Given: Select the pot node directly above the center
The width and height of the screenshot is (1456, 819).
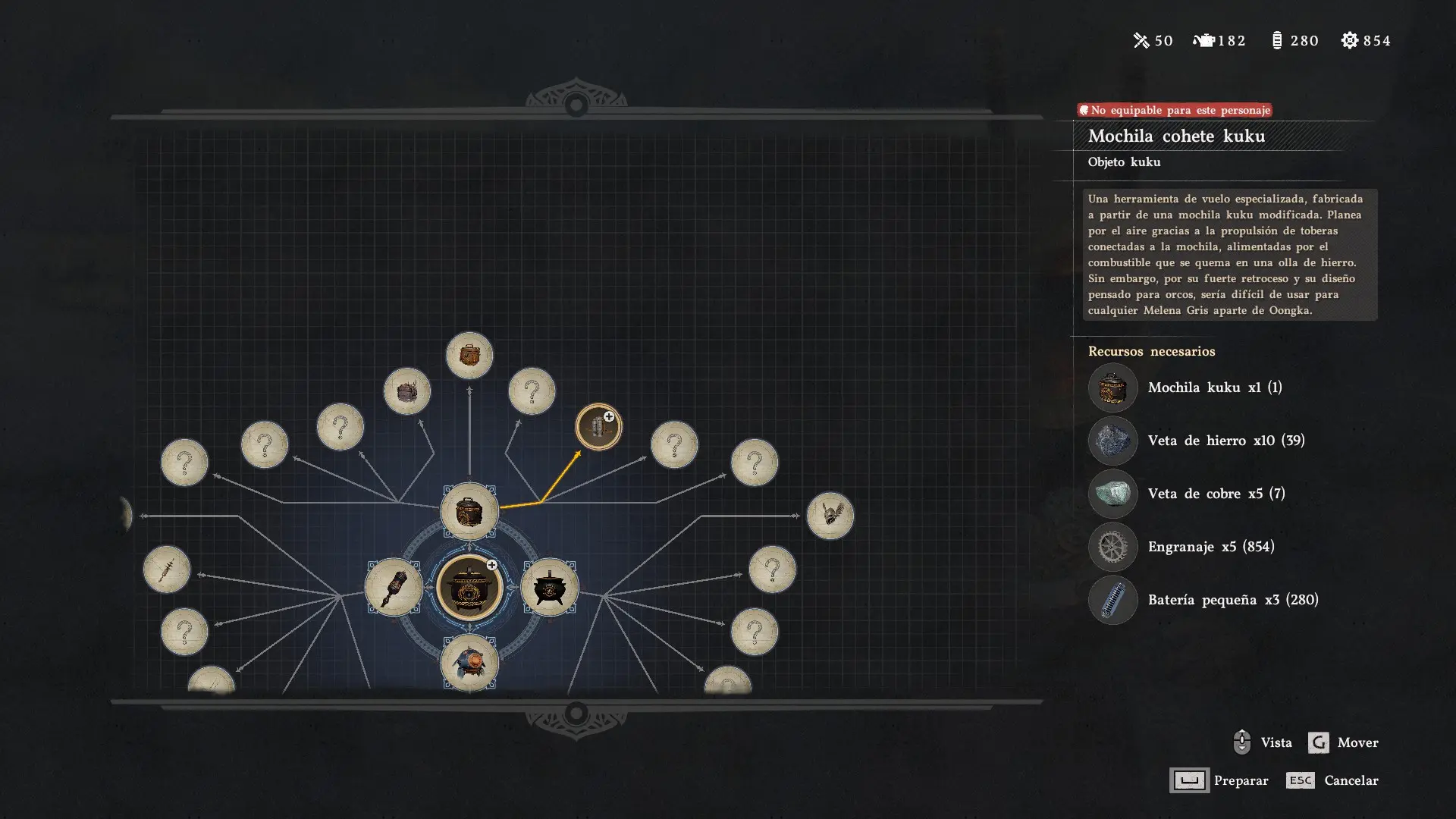Looking at the screenshot, I should 469,511.
